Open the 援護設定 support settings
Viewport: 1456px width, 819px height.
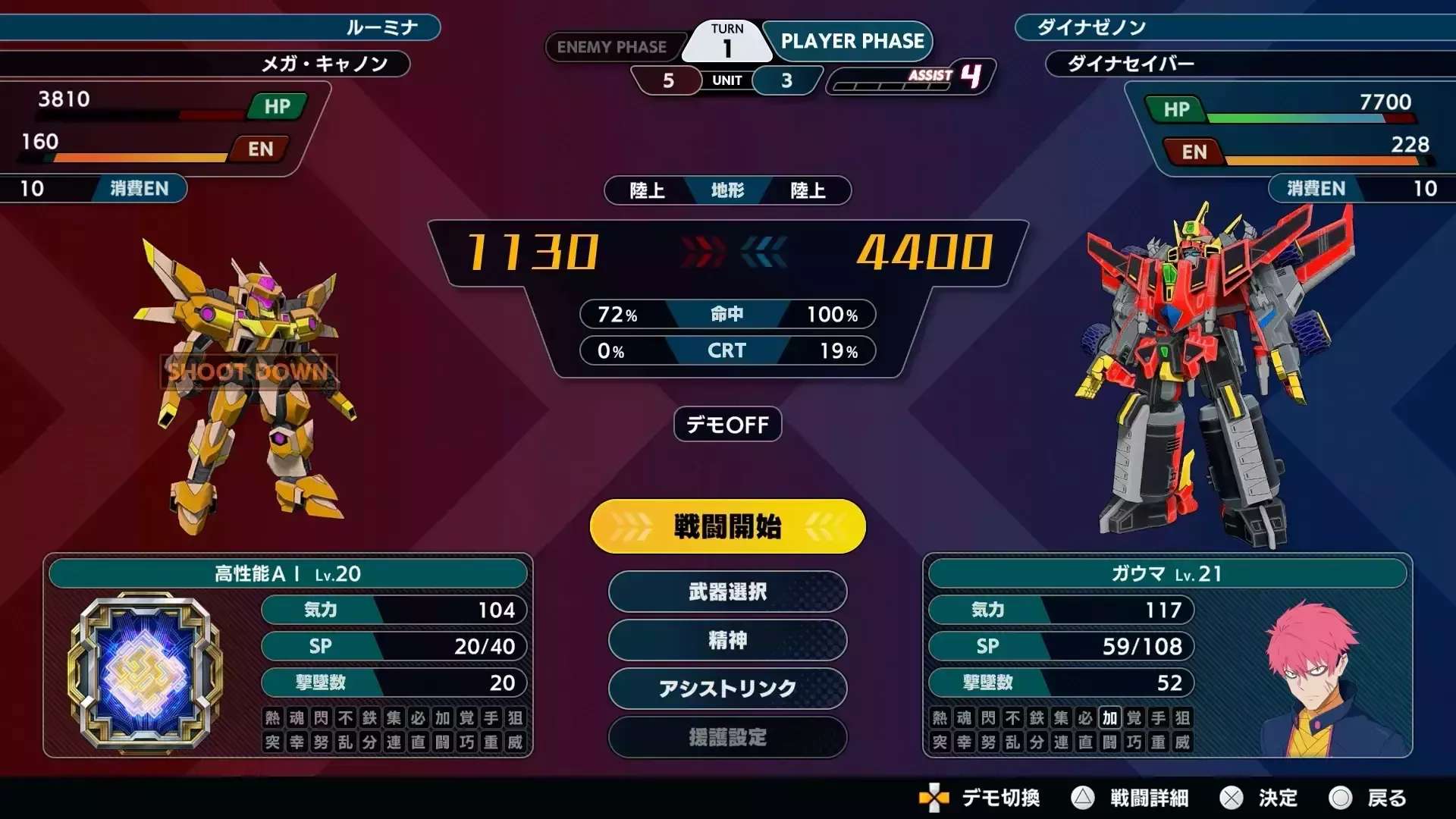[x=726, y=737]
